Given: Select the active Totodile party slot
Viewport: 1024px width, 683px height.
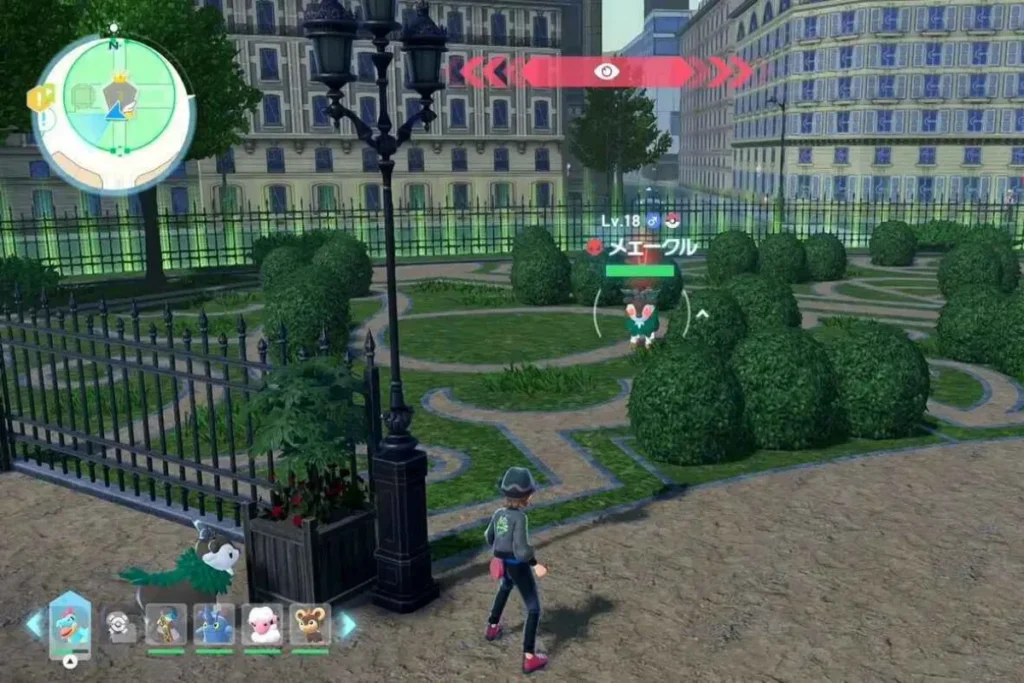Looking at the screenshot, I should pos(70,624).
